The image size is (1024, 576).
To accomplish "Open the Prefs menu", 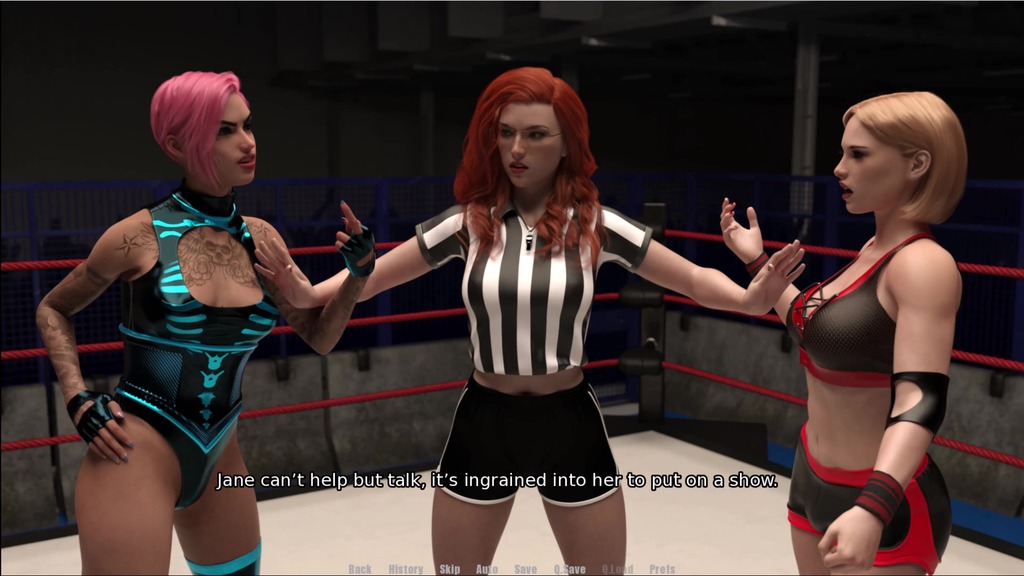I will tap(662, 569).
